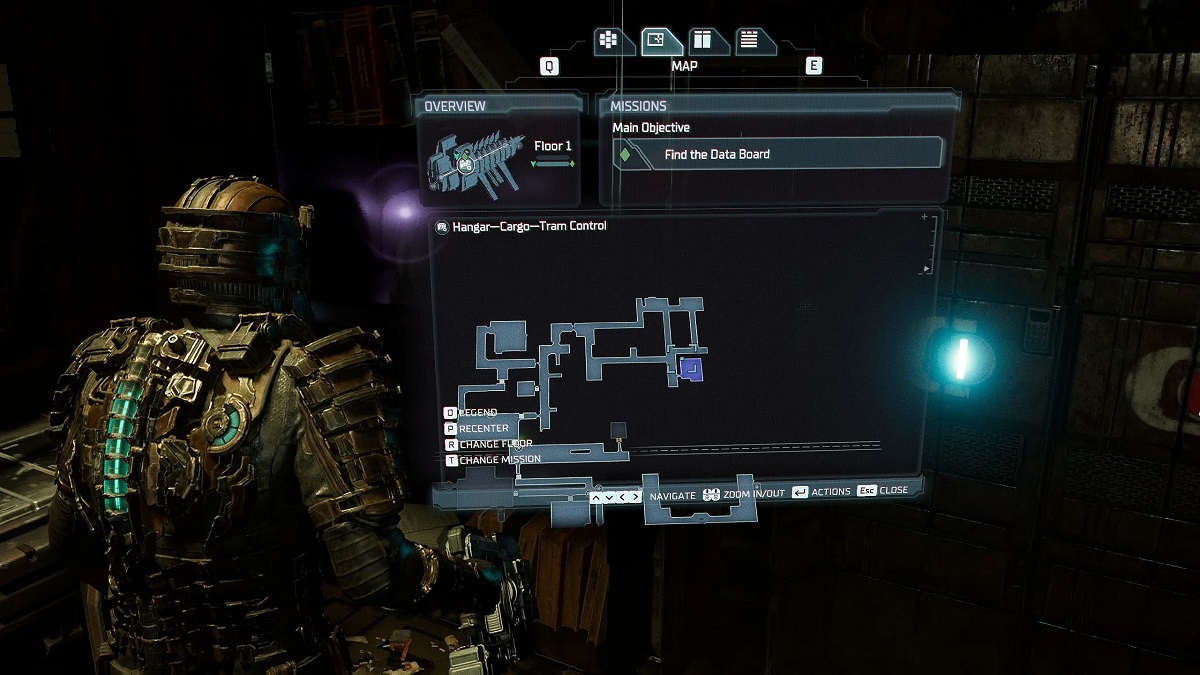Show the map Legend

(x=477, y=413)
